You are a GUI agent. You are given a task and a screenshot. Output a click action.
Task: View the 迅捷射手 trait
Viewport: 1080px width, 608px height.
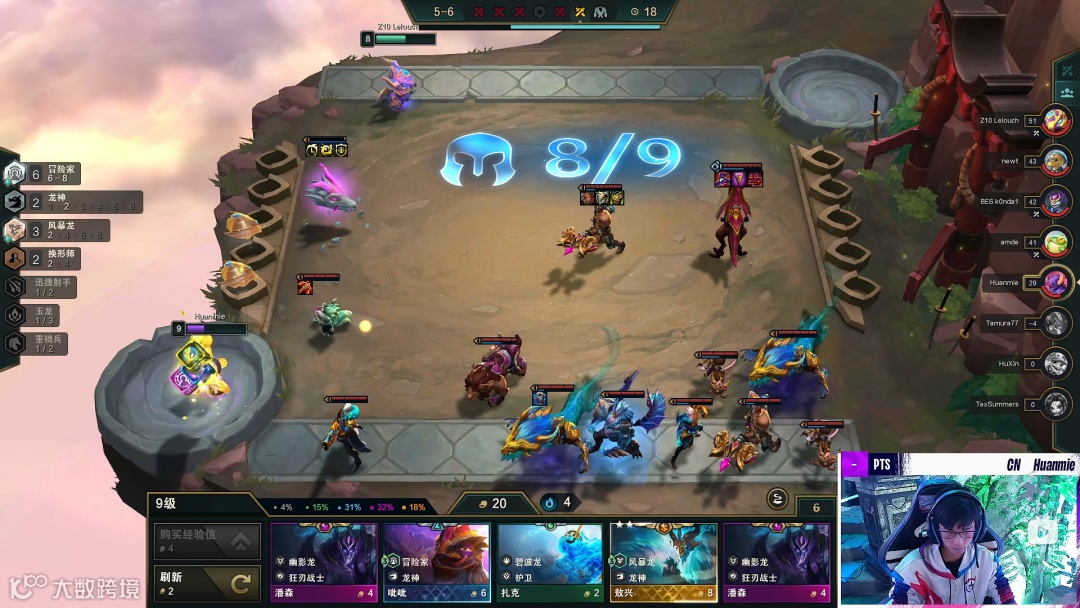pyautogui.click(x=45, y=286)
